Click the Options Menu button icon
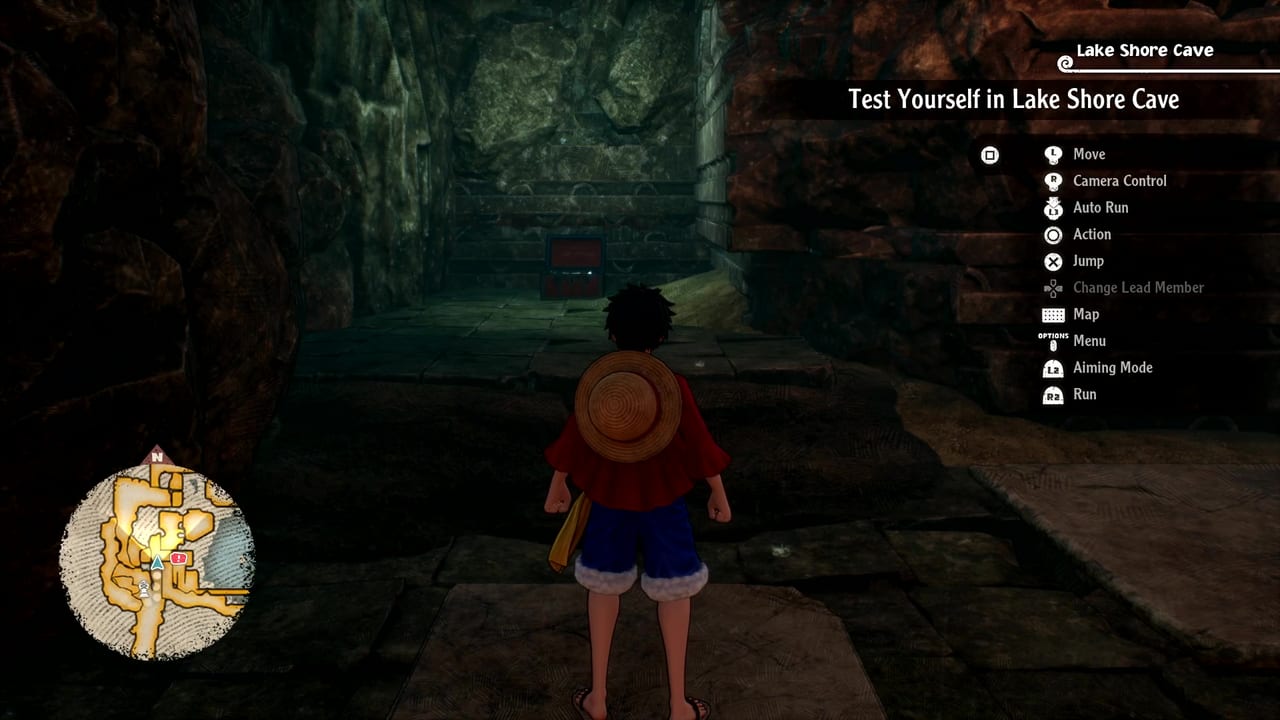The width and height of the screenshot is (1280, 720). pyautogui.click(x=1052, y=341)
